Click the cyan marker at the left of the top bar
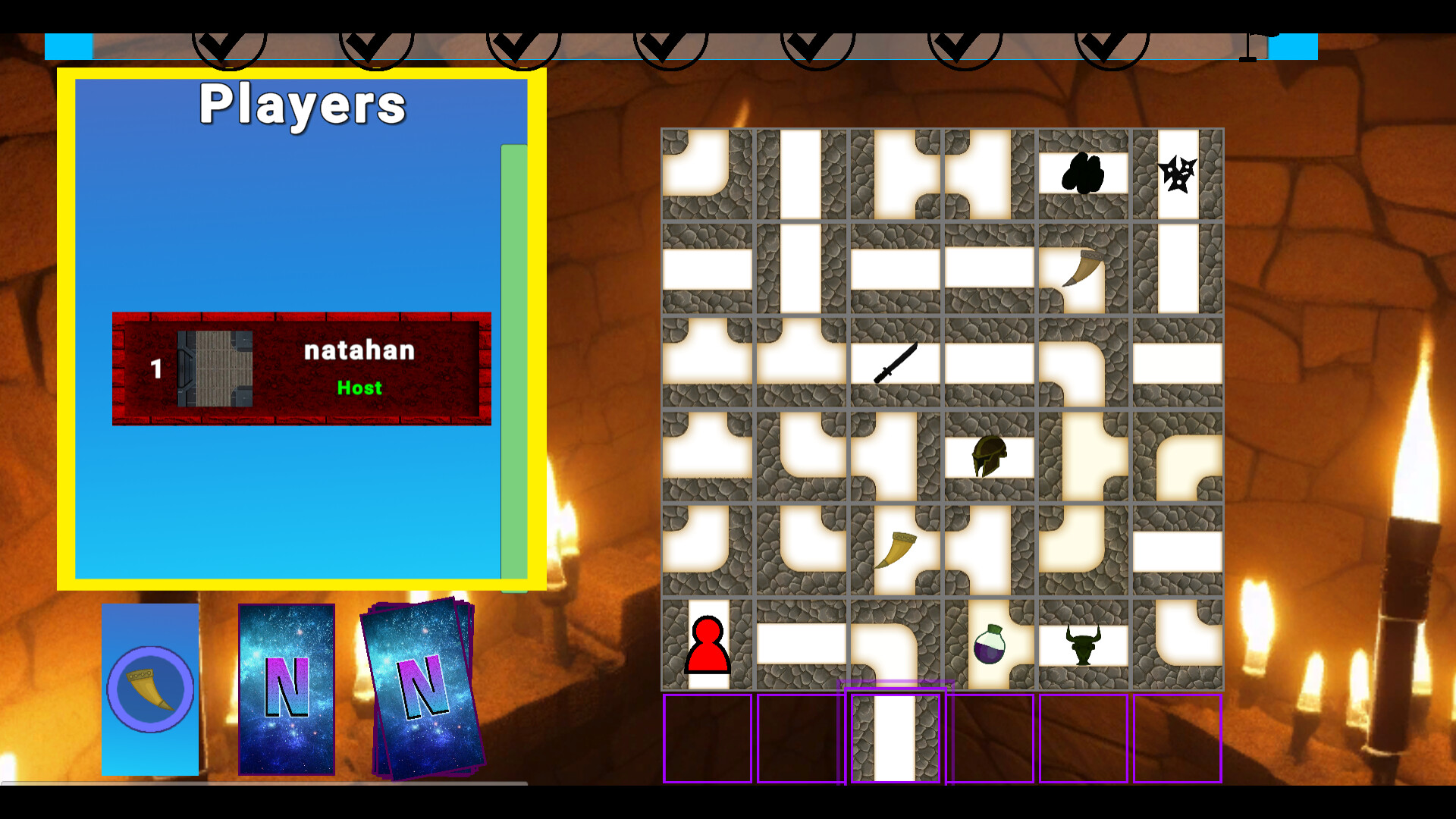The image size is (1456, 819). click(x=68, y=44)
